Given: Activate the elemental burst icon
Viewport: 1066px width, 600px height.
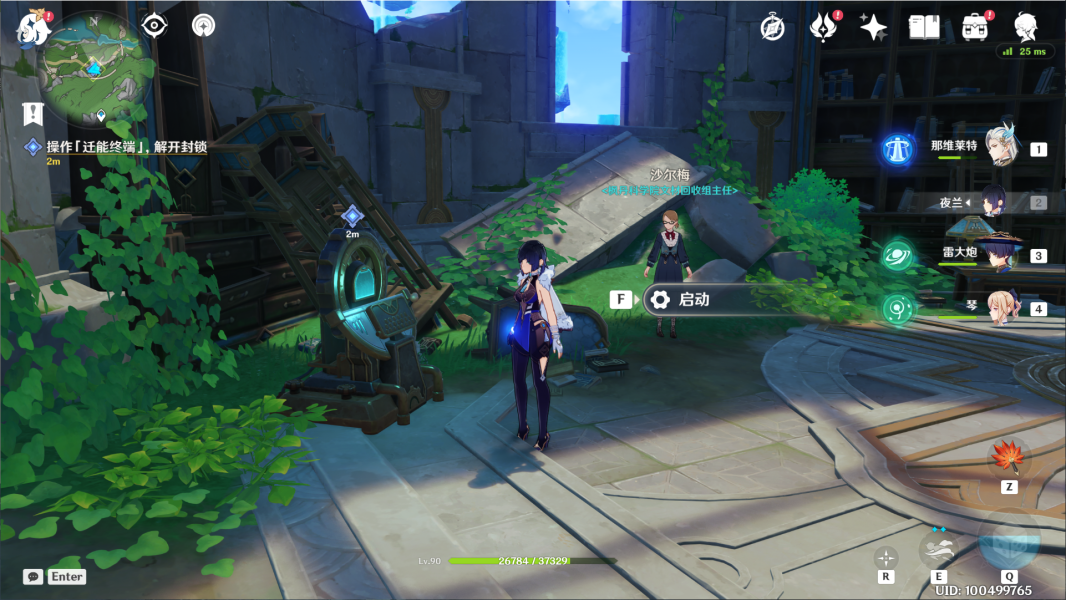Looking at the screenshot, I should 1008,542.
